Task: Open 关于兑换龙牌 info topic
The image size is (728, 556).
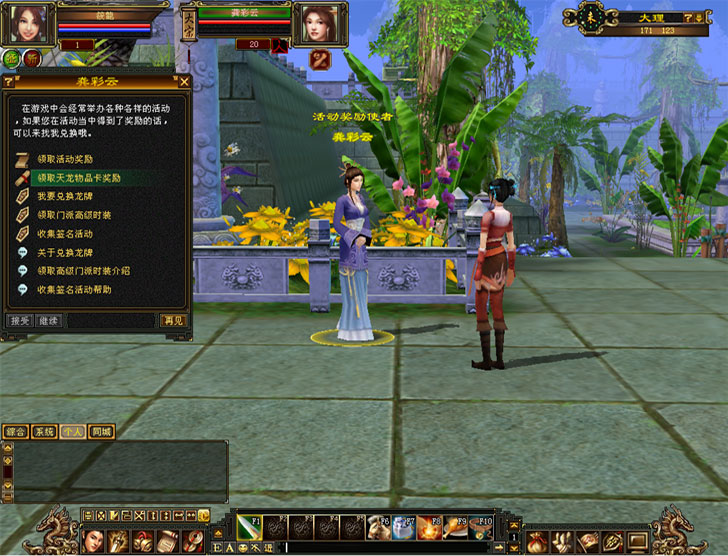Action: pos(65,252)
